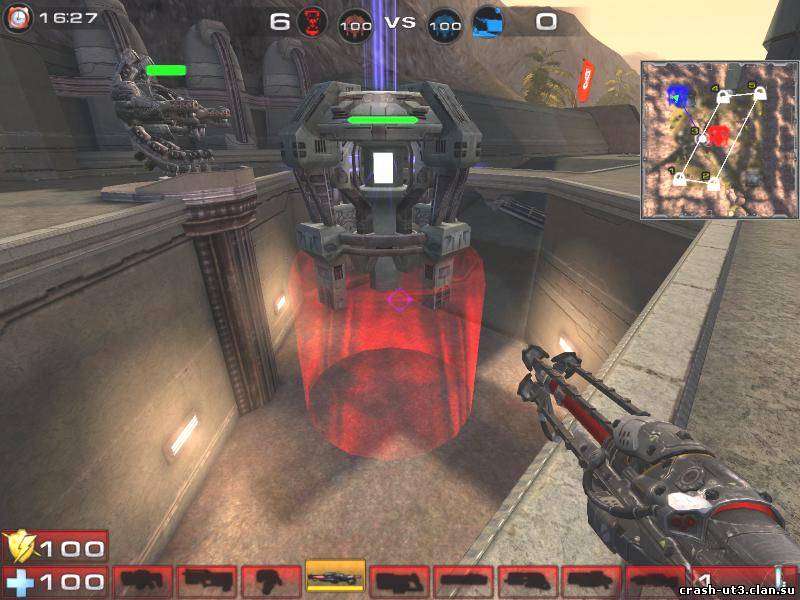Select locked node 1 on the minimap
The image size is (800, 600).
click(680, 179)
